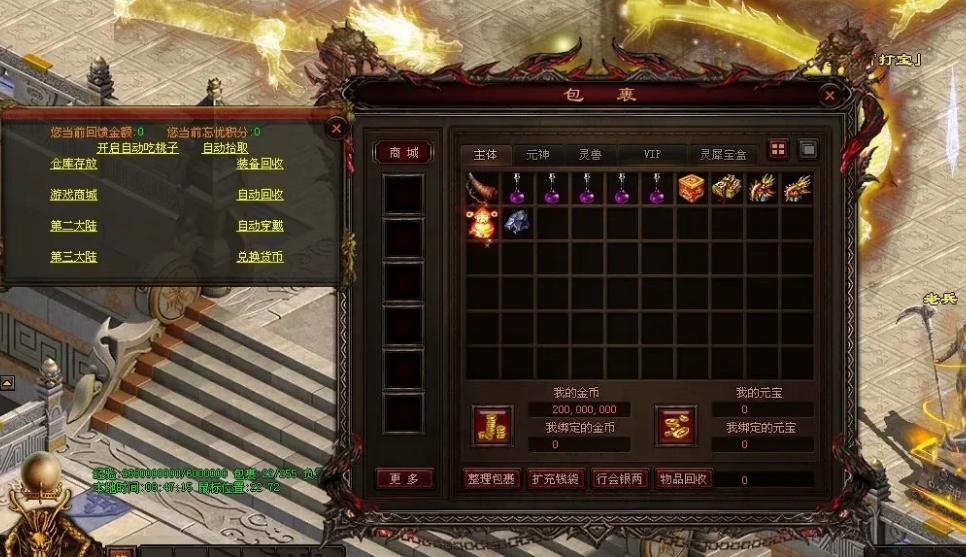
Task: Click the 装备回收 equipment recycle link
Action: pyautogui.click(x=260, y=164)
